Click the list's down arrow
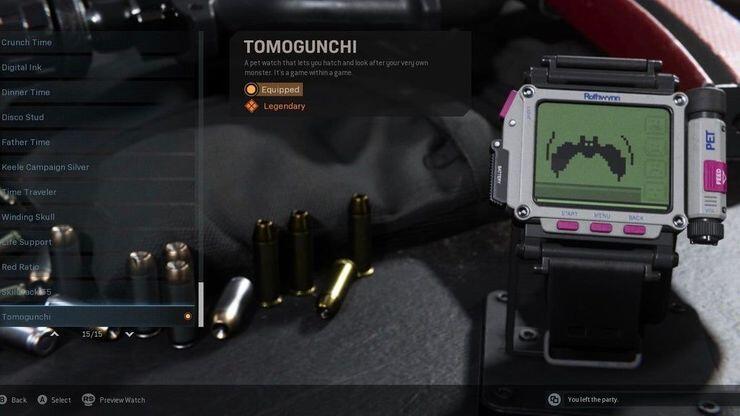The image size is (740, 416). [130, 334]
